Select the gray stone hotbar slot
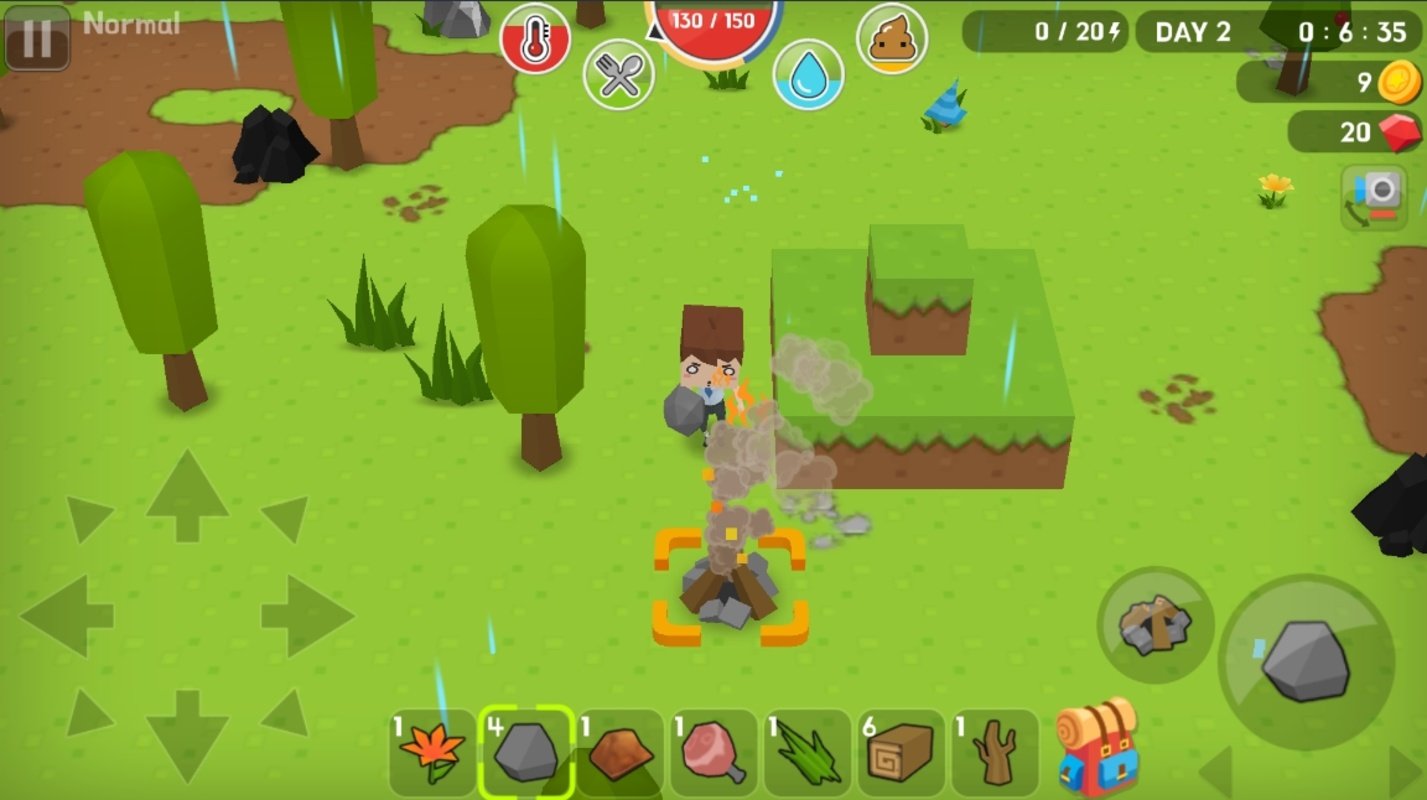The height and width of the screenshot is (800, 1427). (526, 752)
